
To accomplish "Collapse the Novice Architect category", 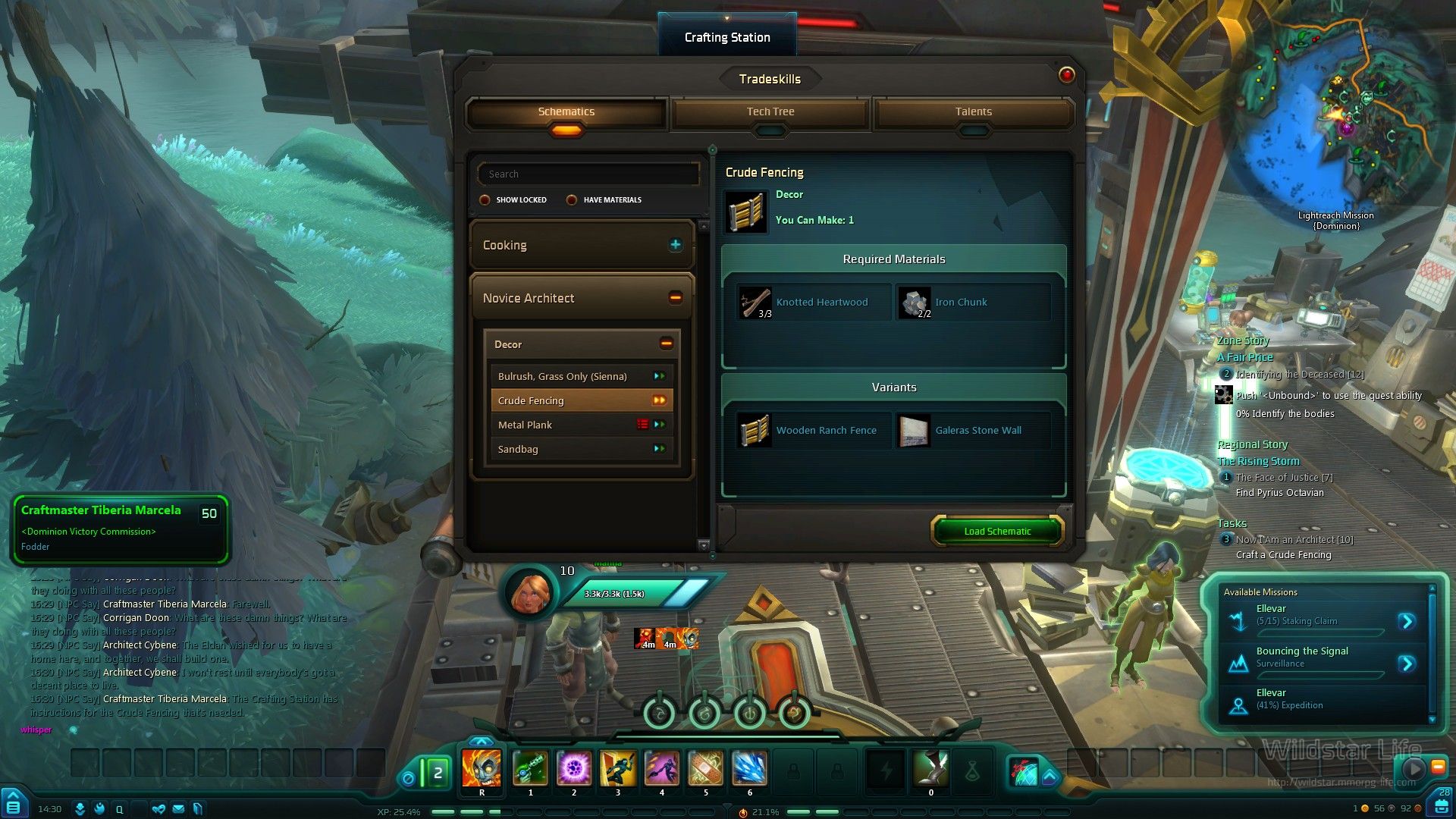I will tap(675, 298).
